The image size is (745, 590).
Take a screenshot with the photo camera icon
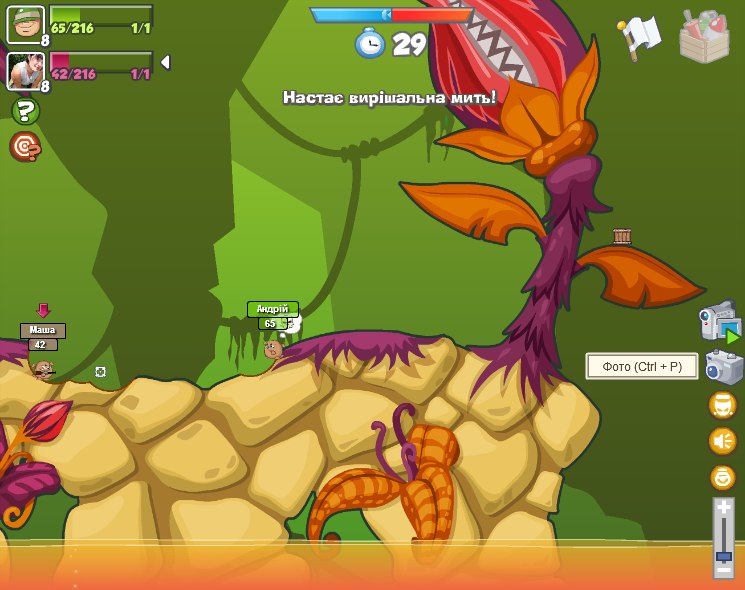click(x=723, y=367)
